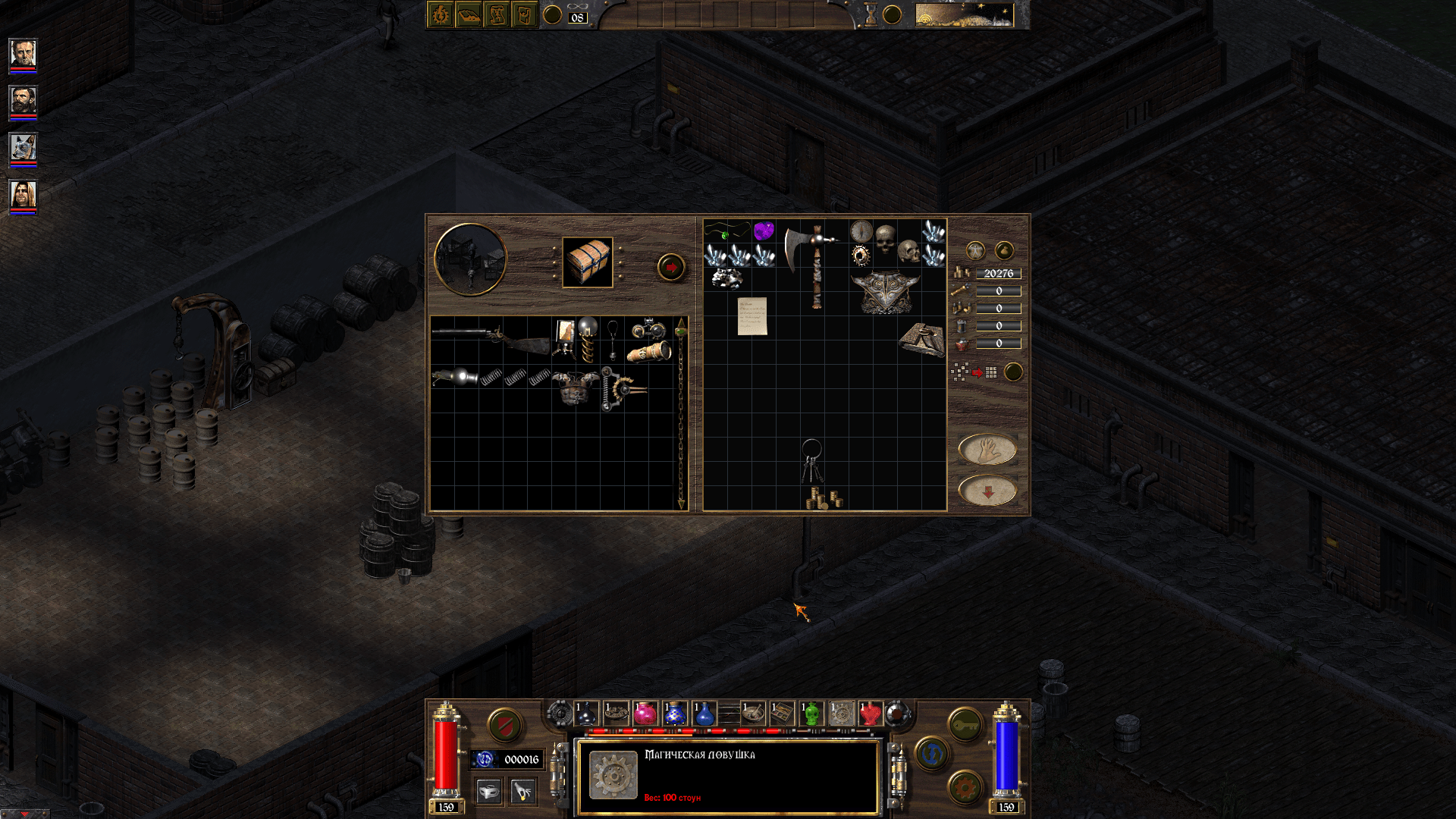Click the gold coin counter showing 20276

click(x=998, y=273)
